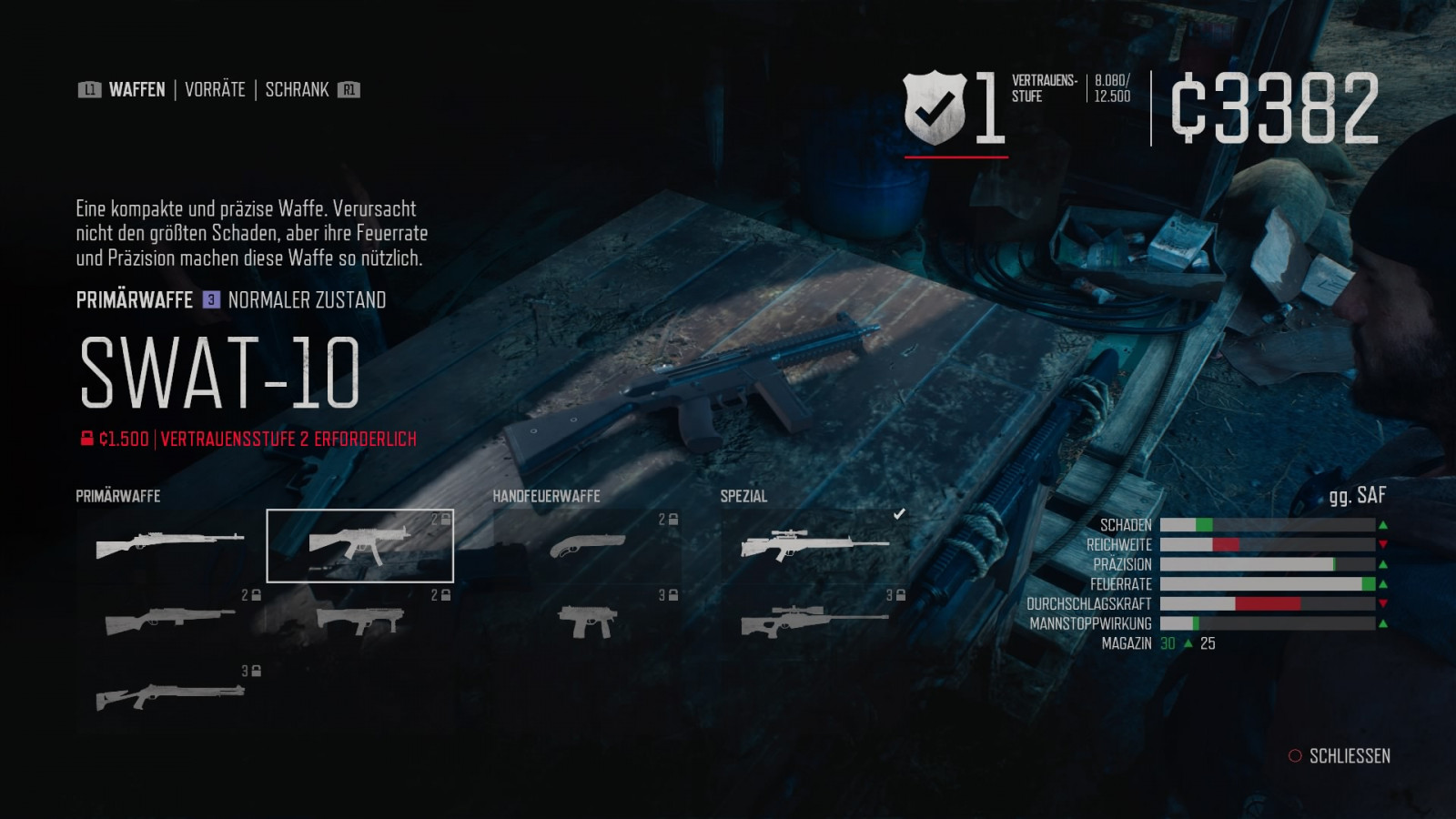Choose the level-3 locked scoped sniper rifle
Screen dimensions: 1456x819
click(814, 622)
